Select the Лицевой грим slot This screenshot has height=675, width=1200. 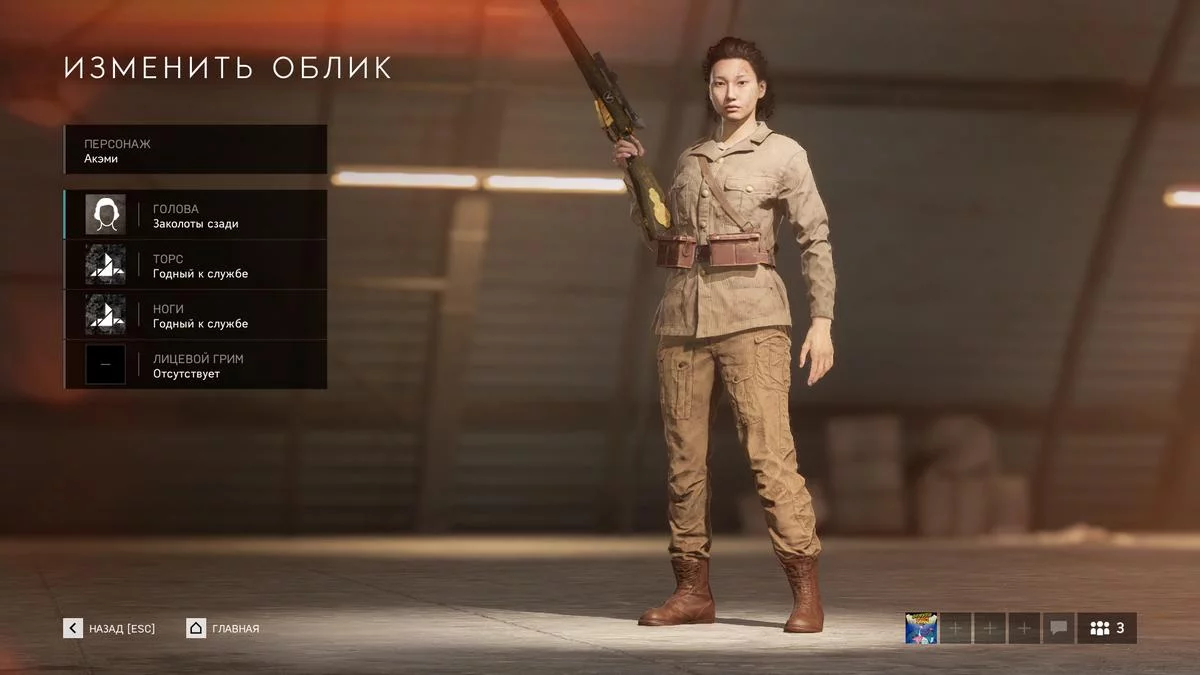pos(196,365)
